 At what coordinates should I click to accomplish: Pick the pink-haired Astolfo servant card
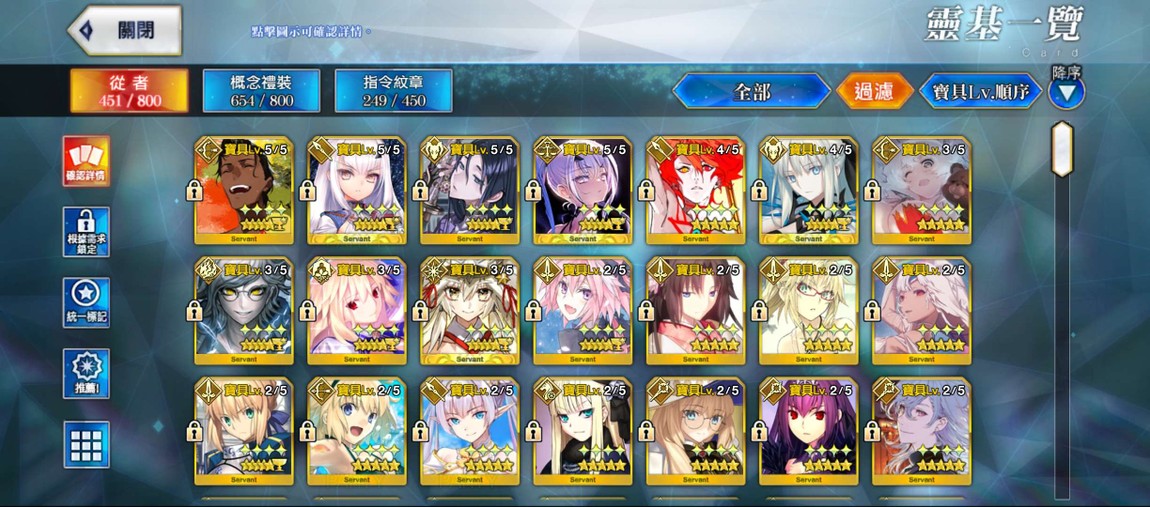click(x=583, y=311)
